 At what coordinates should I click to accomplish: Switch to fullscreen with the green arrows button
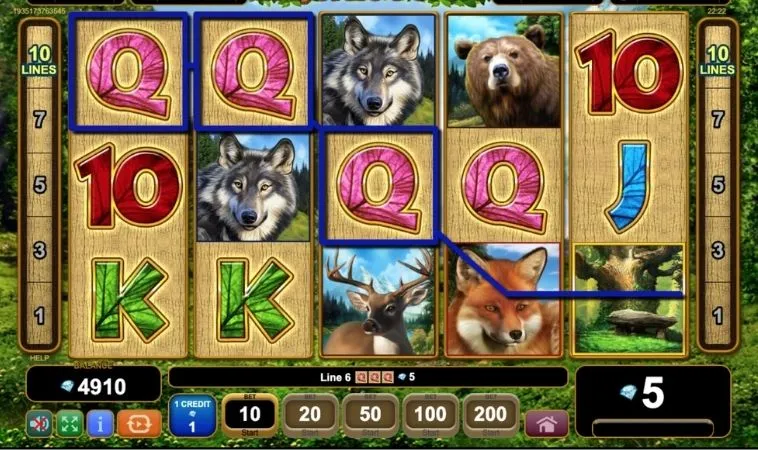click(x=69, y=422)
